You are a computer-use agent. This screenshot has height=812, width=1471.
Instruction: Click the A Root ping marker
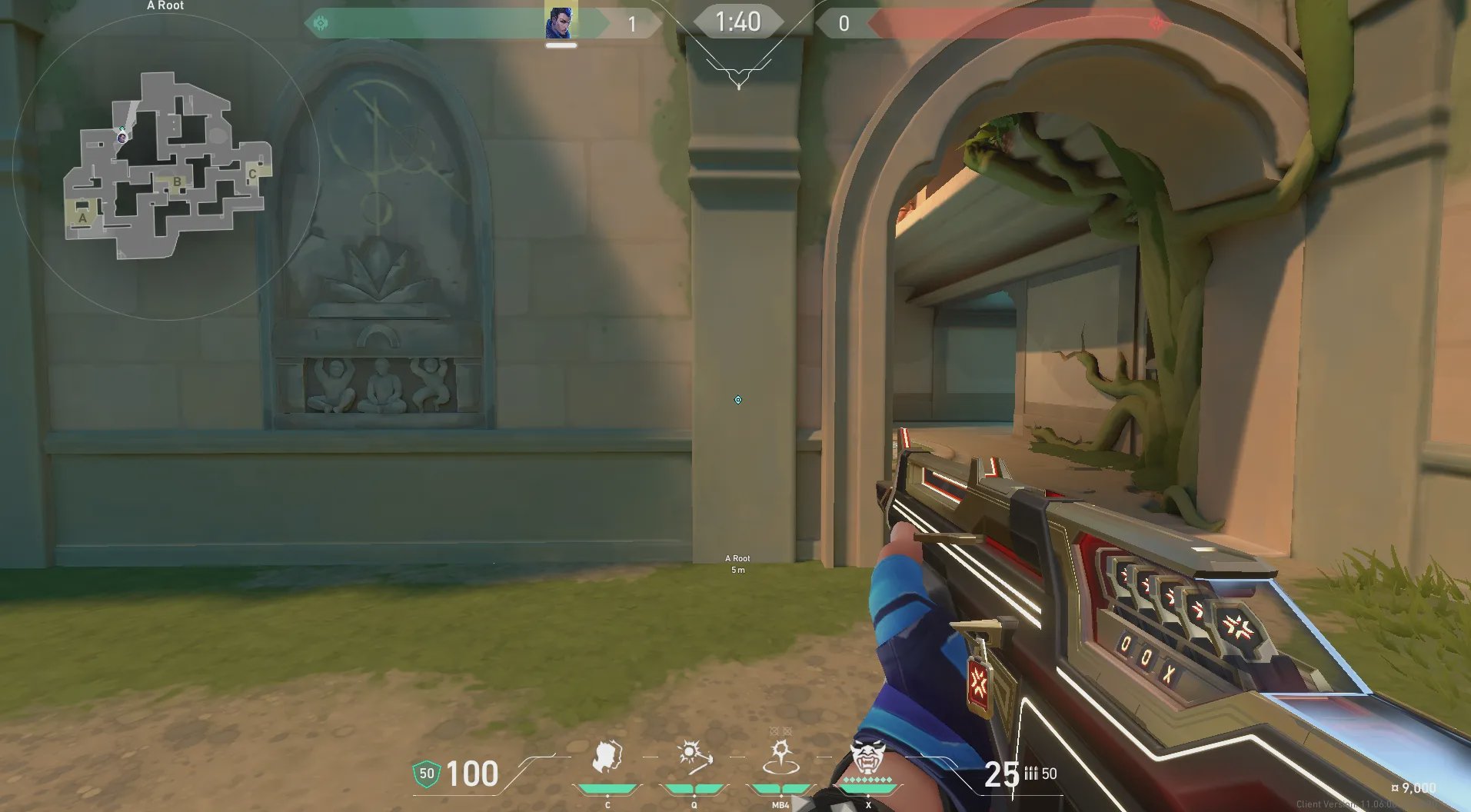click(737, 400)
